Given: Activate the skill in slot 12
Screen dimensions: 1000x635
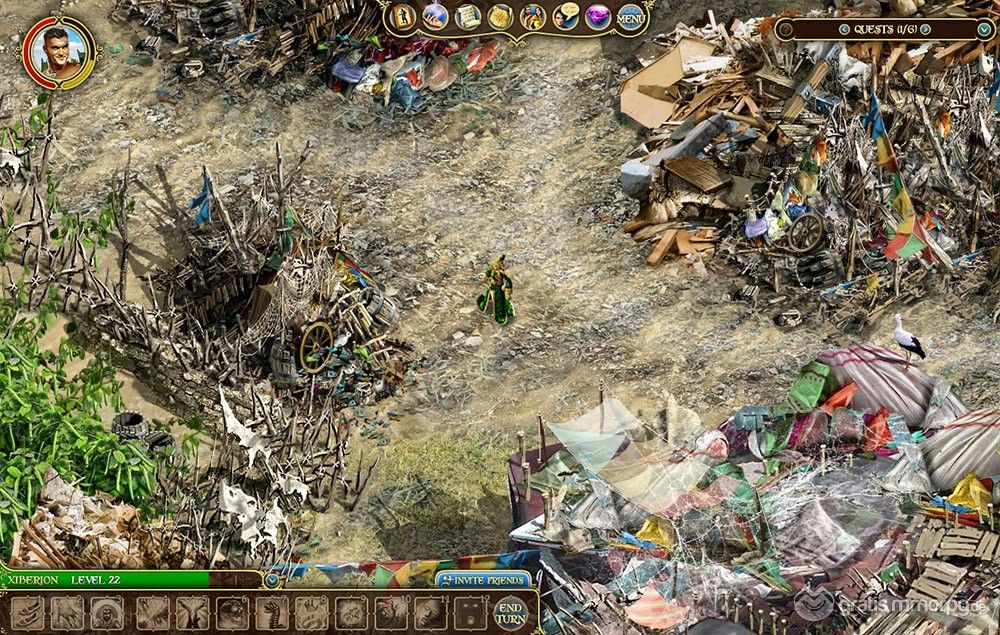Looking at the screenshot, I should (x=471, y=612).
